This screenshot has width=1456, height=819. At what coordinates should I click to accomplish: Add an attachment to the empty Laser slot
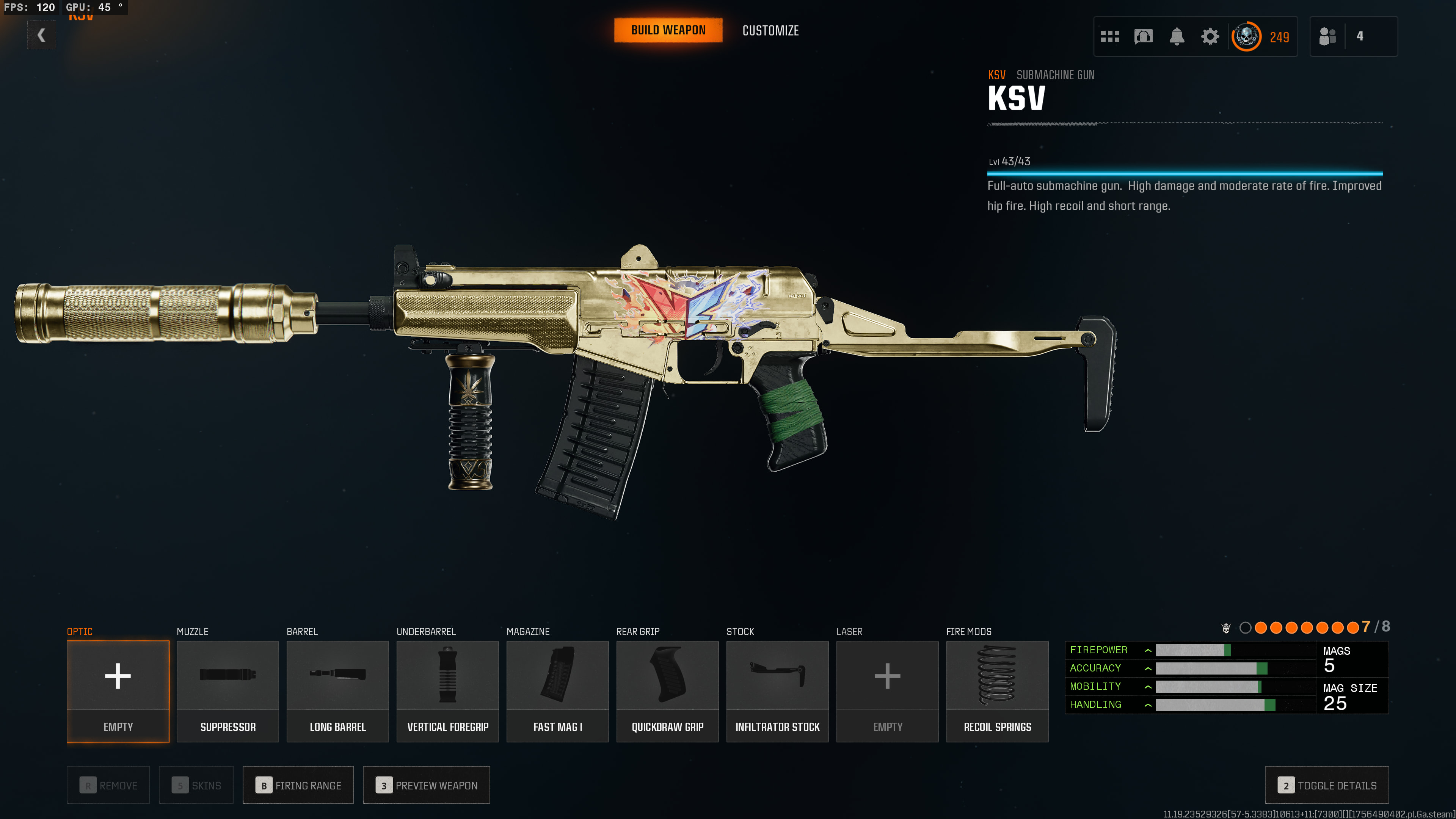coord(887,690)
